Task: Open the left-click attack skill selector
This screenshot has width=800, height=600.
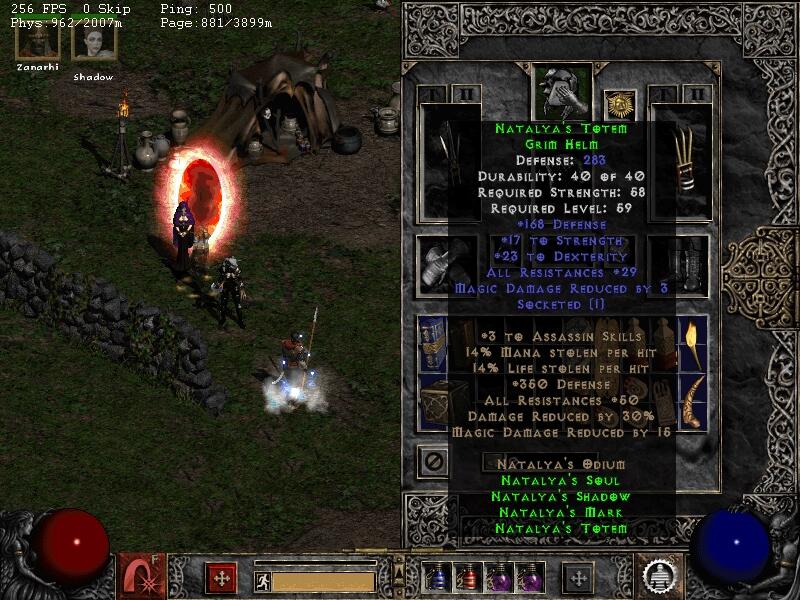Action: click(x=138, y=576)
